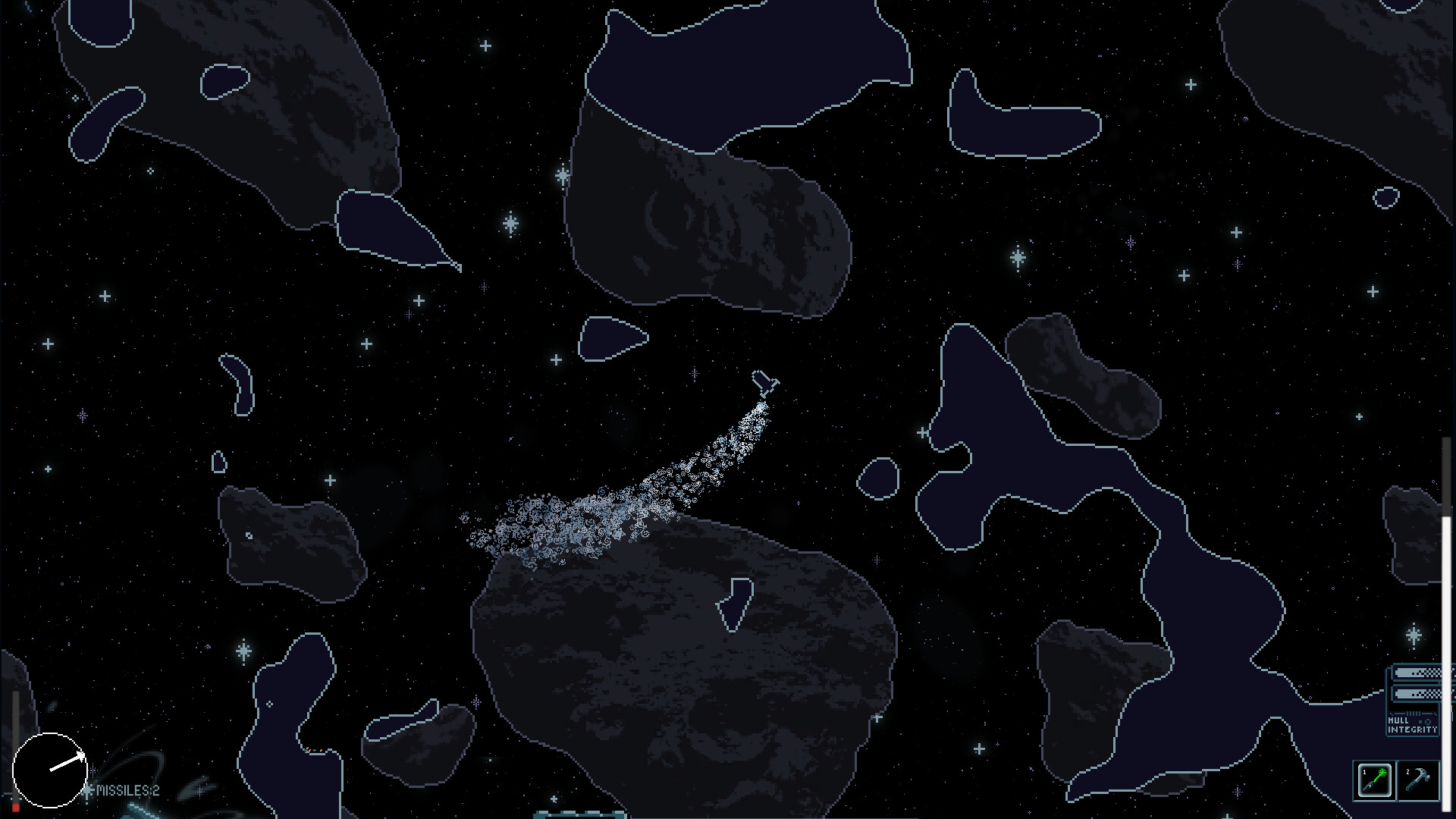Click the square dot indicator beside Hull Integrity

click(x=1420, y=721)
